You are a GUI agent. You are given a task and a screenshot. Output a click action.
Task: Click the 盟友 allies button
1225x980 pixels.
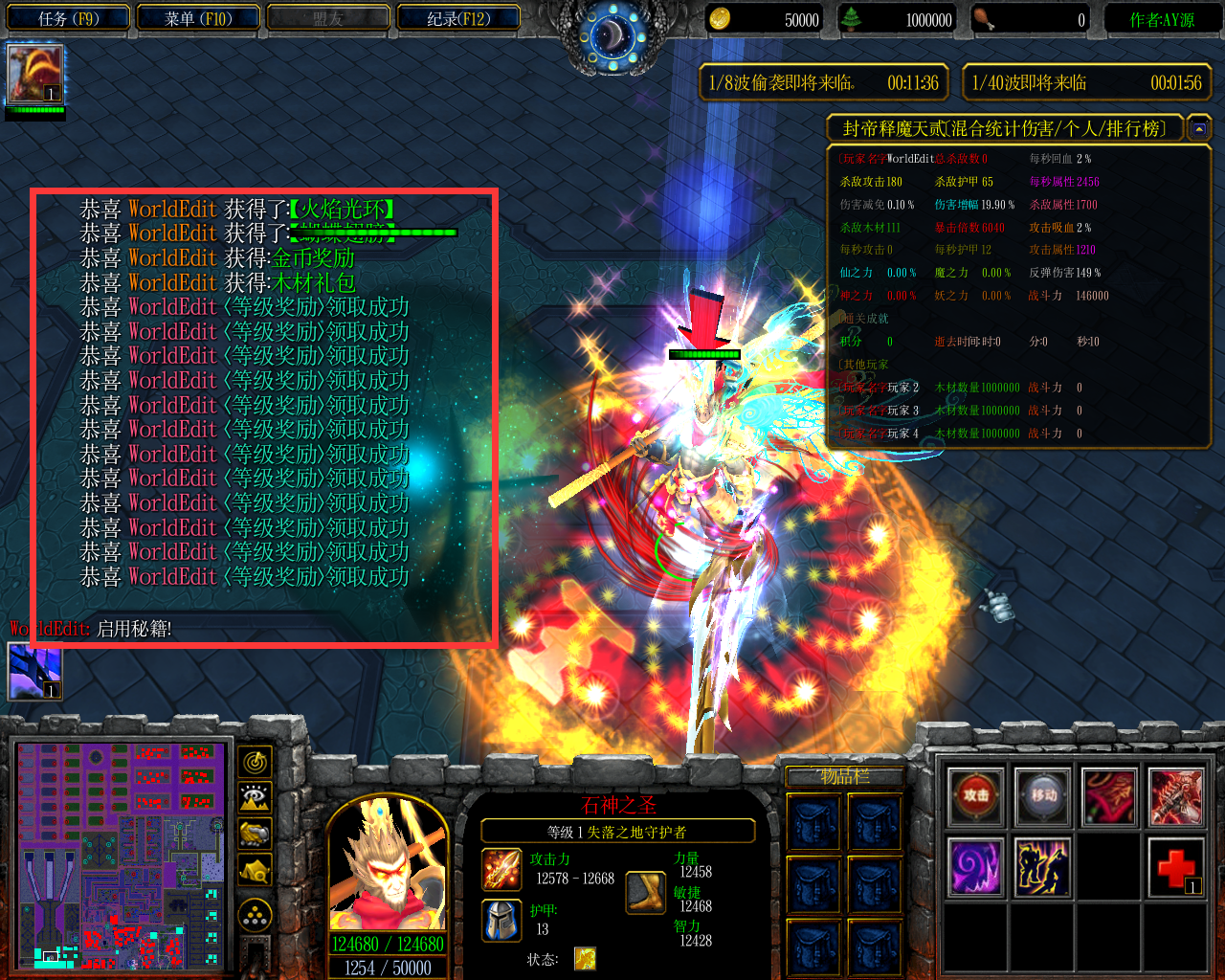(327, 17)
